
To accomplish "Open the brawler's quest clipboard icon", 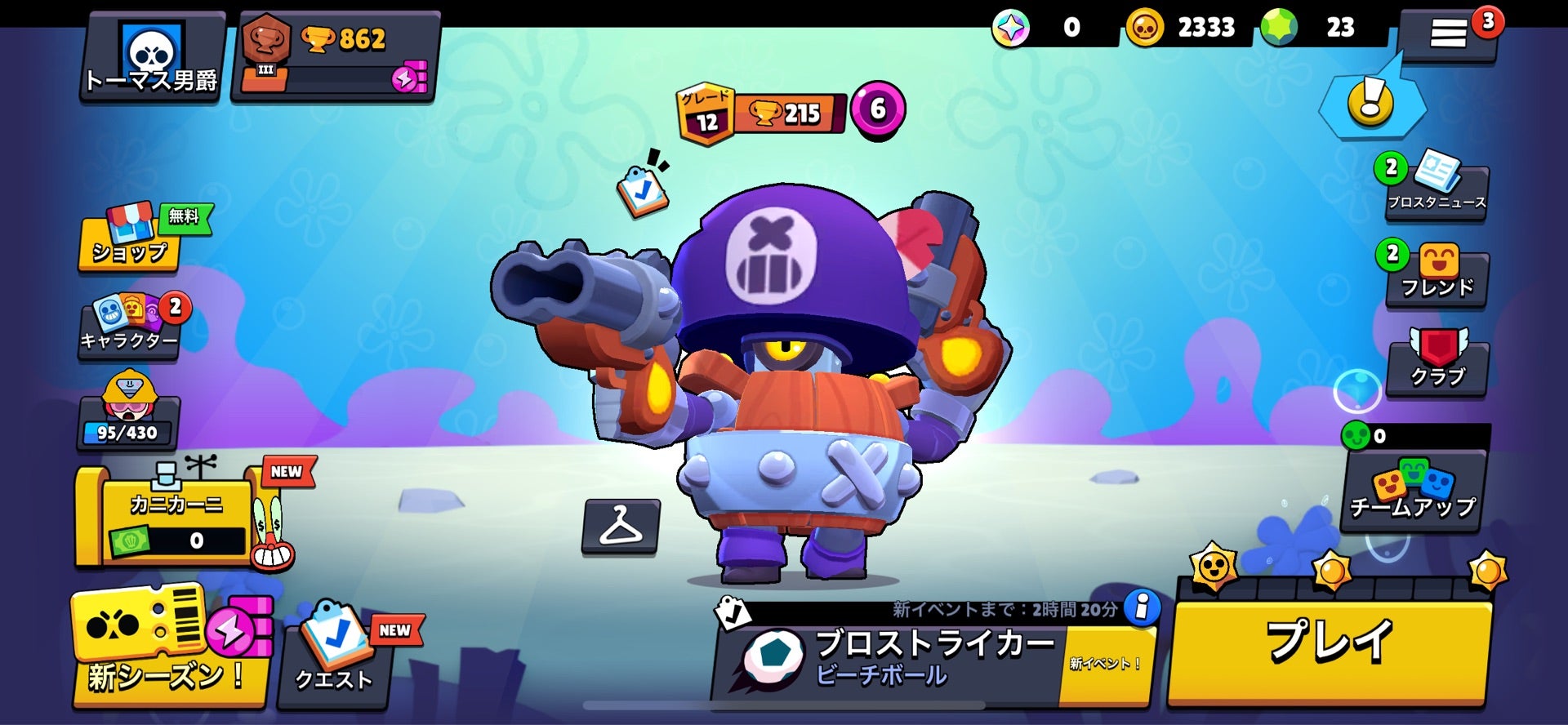I will tap(642, 190).
